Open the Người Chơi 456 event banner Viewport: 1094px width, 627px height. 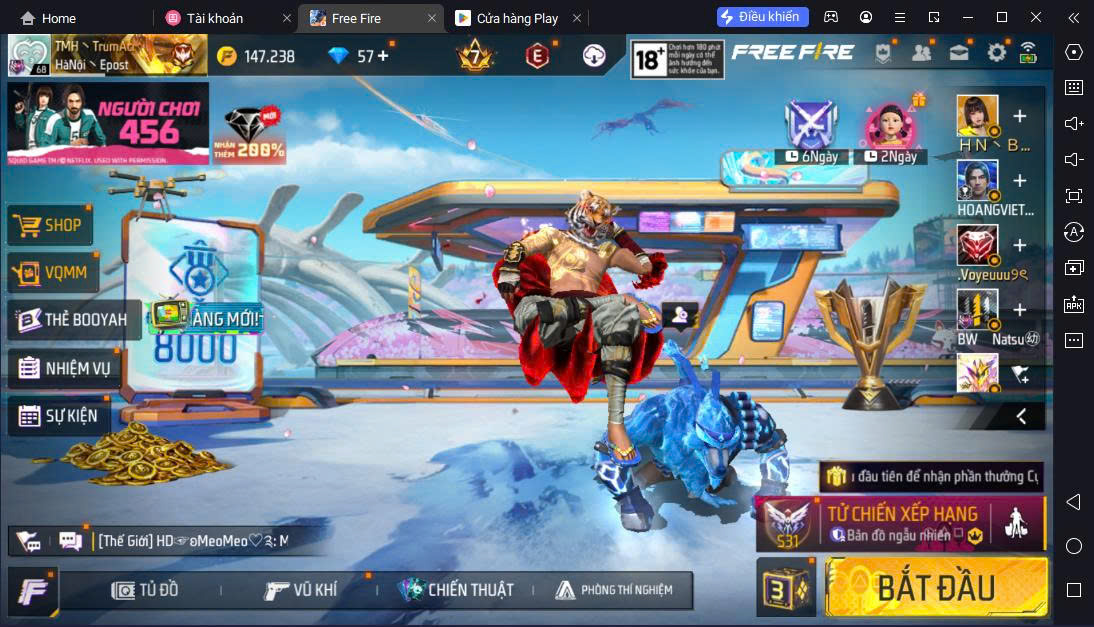107,123
